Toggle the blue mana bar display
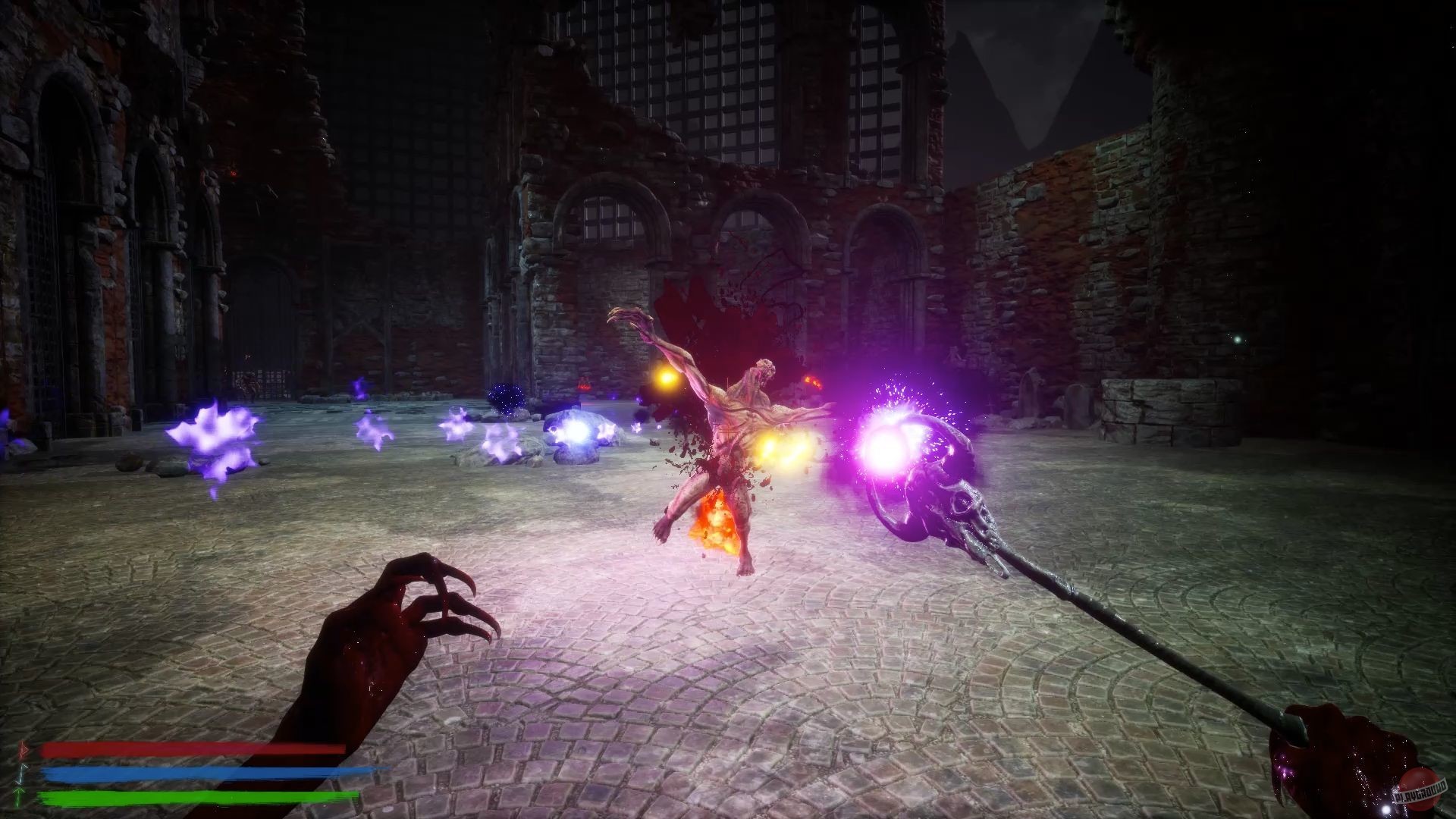The image size is (1456, 819). pos(205,773)
